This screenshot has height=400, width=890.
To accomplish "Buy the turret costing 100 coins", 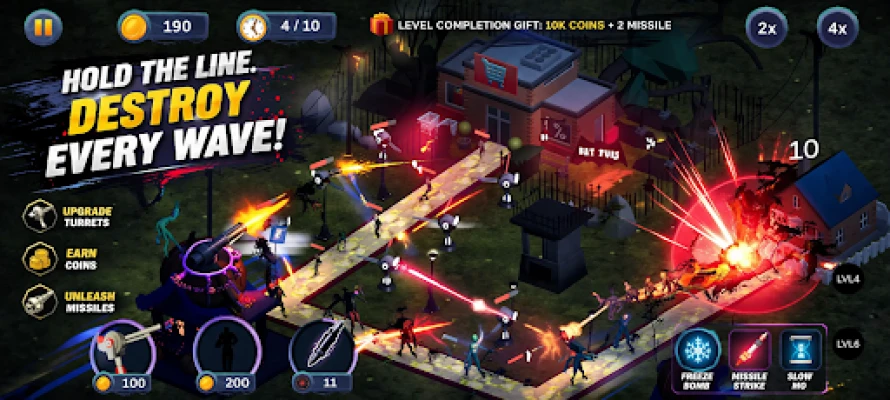I will [122, 352].
